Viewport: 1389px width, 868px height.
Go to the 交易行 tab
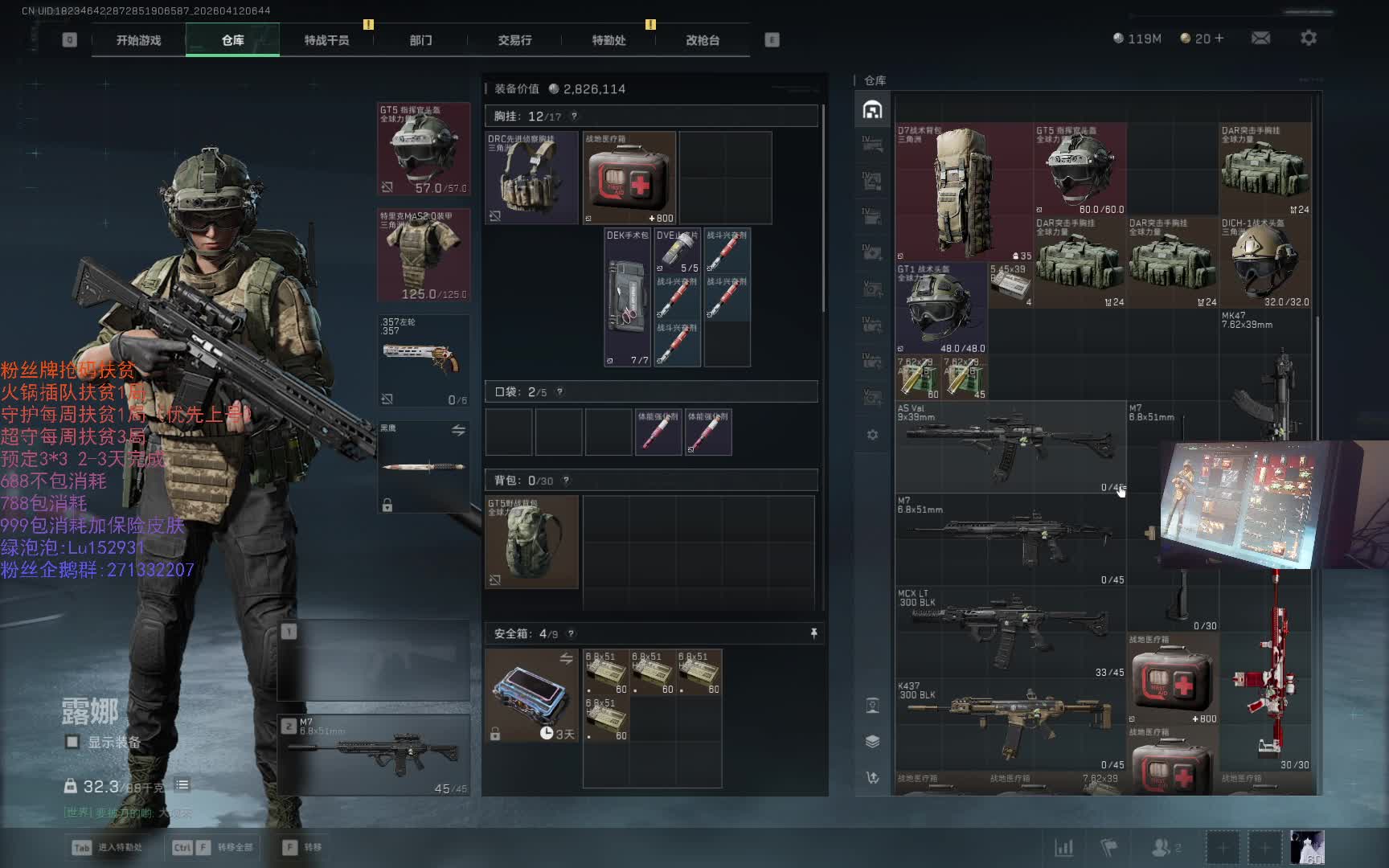(x=514, y=40)
